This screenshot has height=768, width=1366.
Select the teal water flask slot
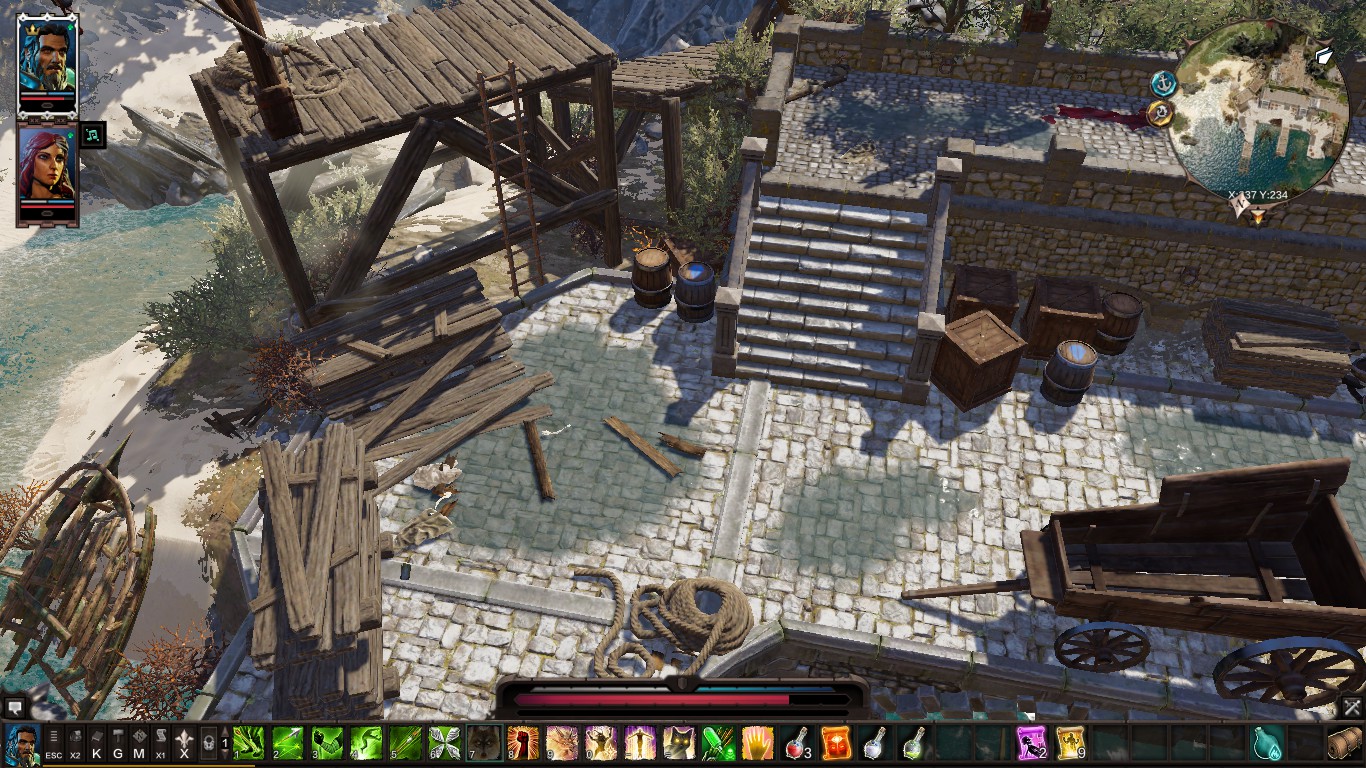(1267, 744)
